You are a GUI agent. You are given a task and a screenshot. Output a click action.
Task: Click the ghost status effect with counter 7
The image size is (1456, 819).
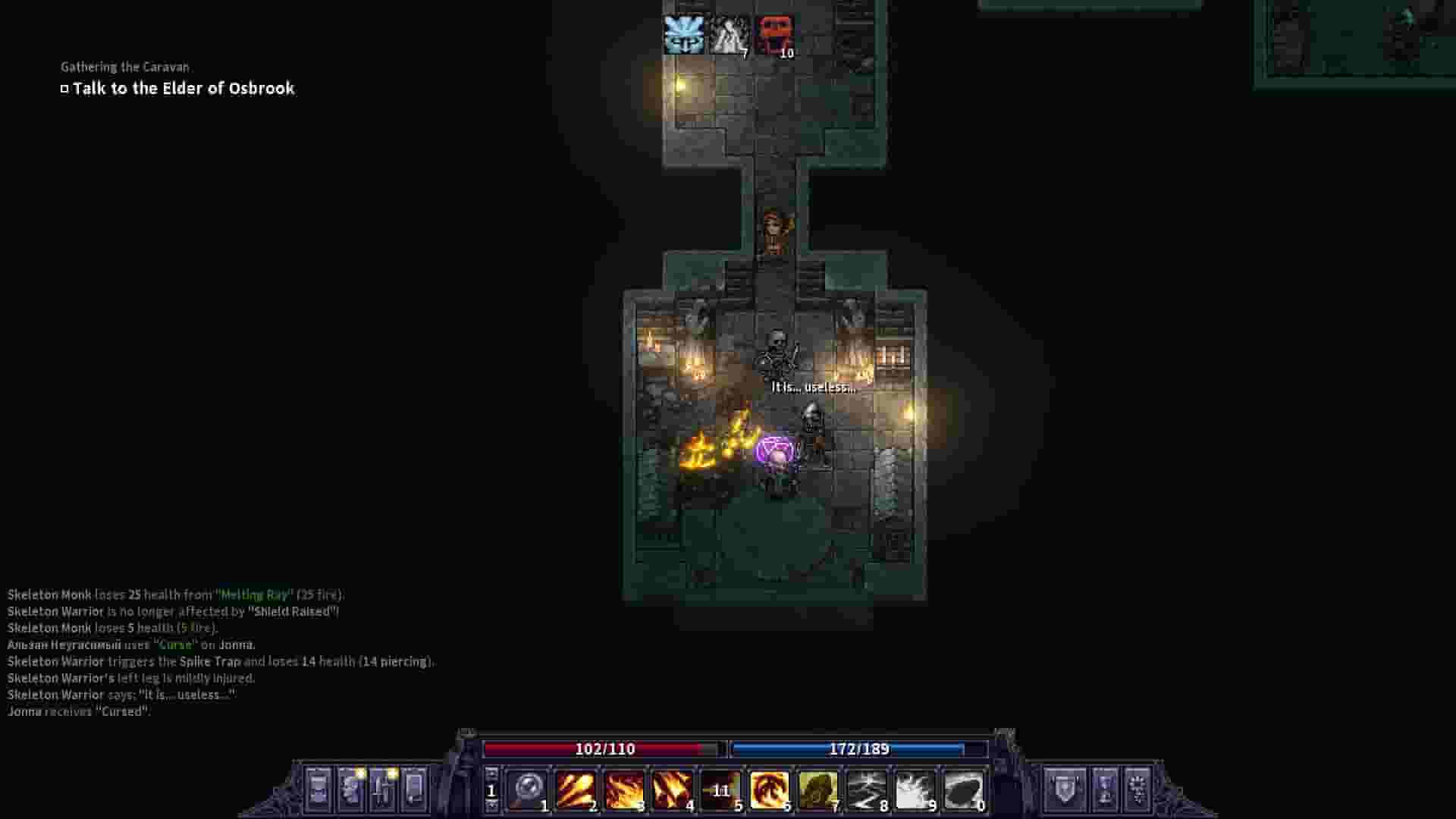730,33
